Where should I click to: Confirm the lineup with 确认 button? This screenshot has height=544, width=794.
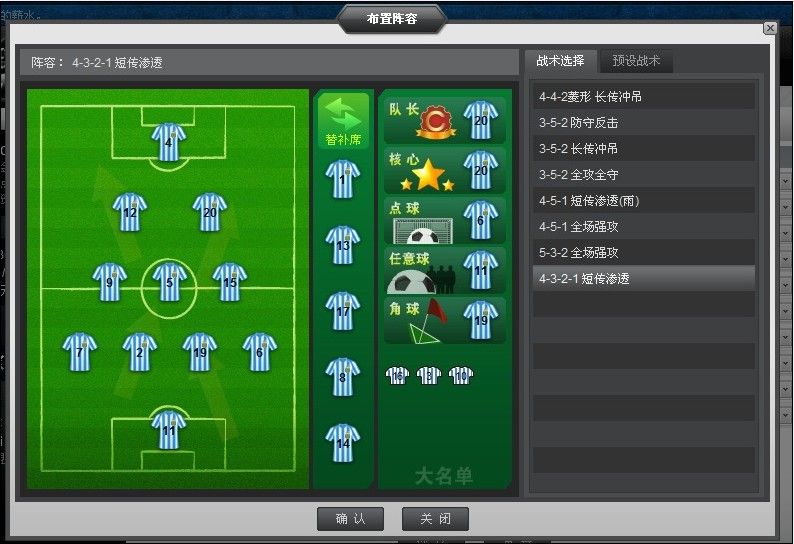(350, 519)
